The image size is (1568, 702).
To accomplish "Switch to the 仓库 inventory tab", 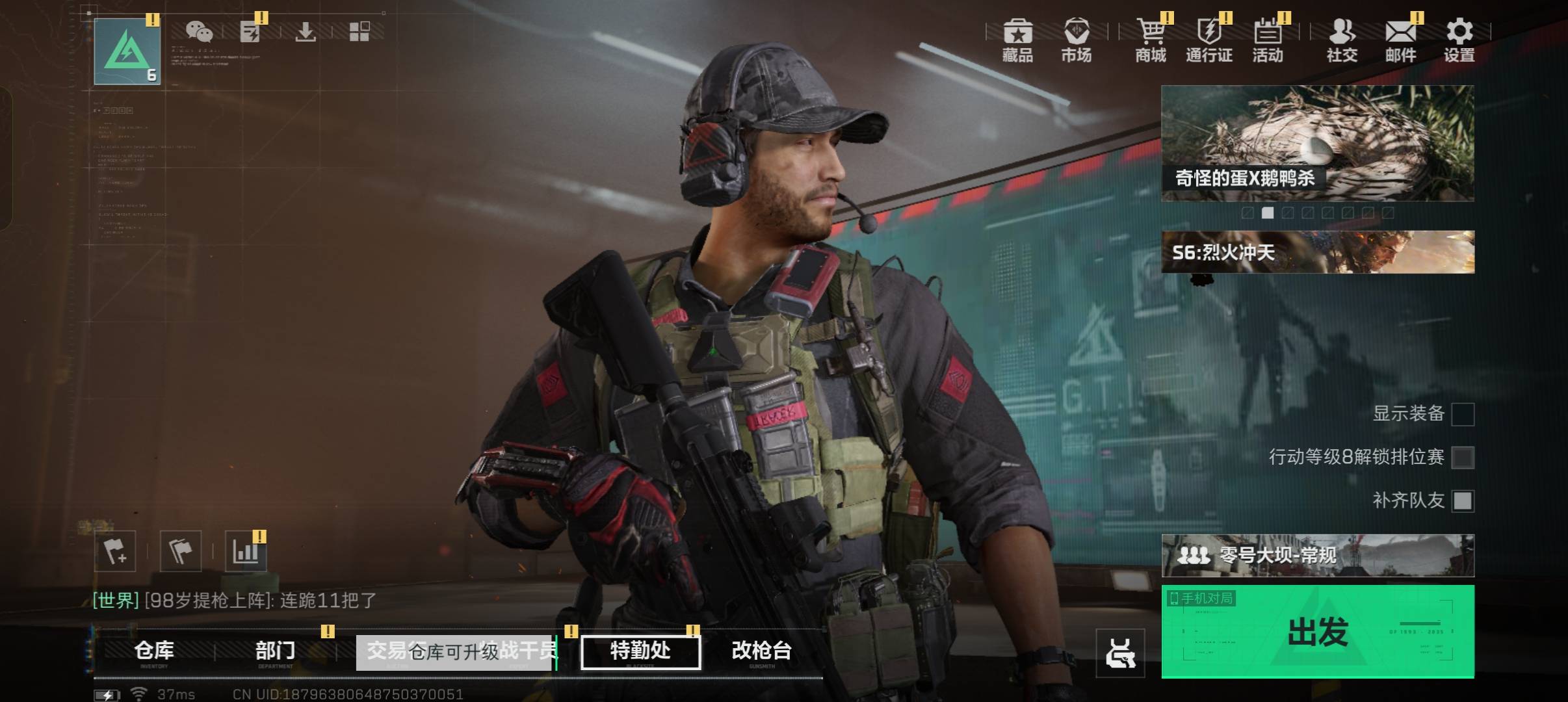I will (x=154, y=651).
